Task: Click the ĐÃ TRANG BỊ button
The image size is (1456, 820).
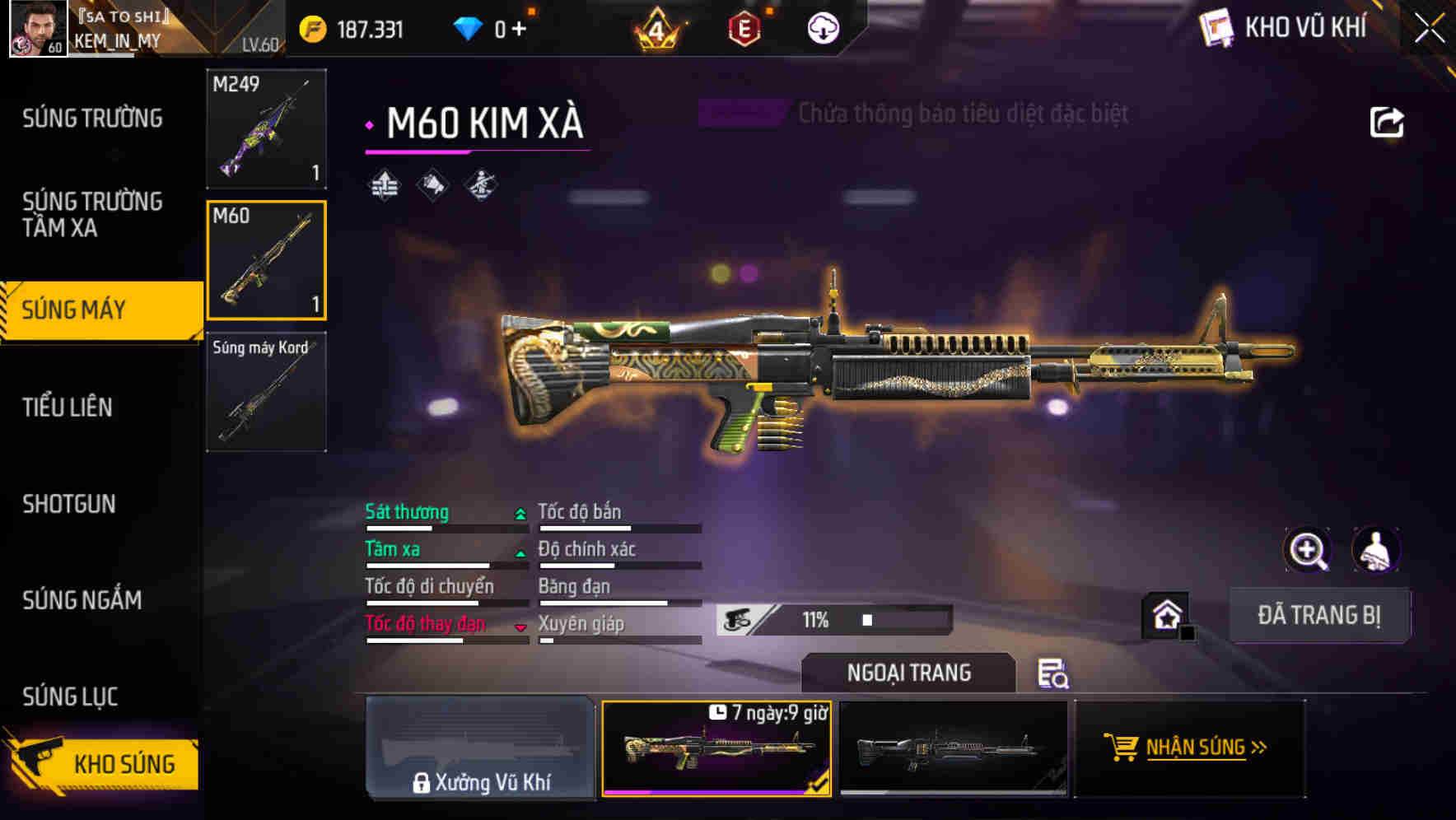Action: click(1319, 615)
